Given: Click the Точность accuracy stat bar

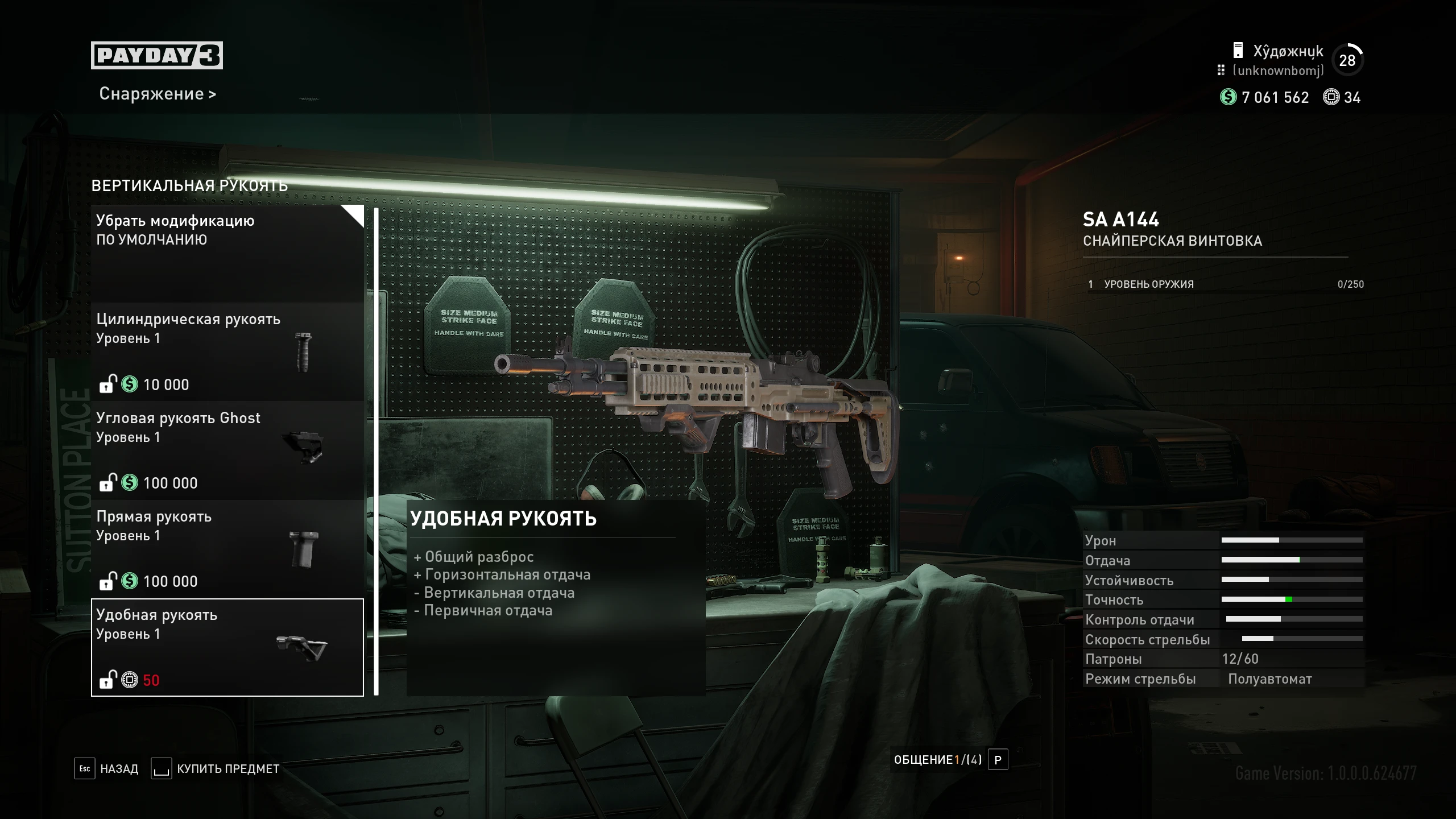Looking at the screenshot, I should click(1291, 599).
